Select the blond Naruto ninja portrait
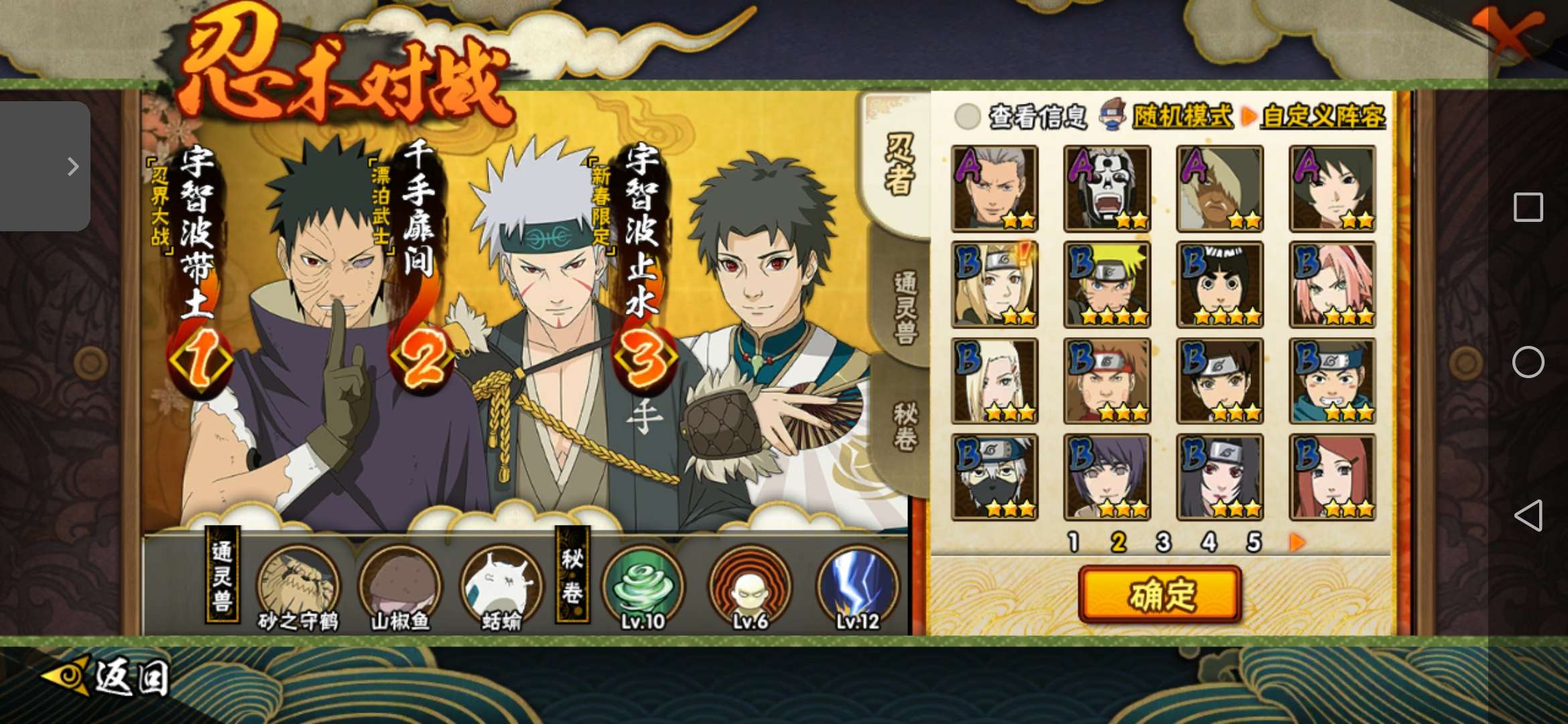1568x724 pixels. click(x=1107, y=285)
